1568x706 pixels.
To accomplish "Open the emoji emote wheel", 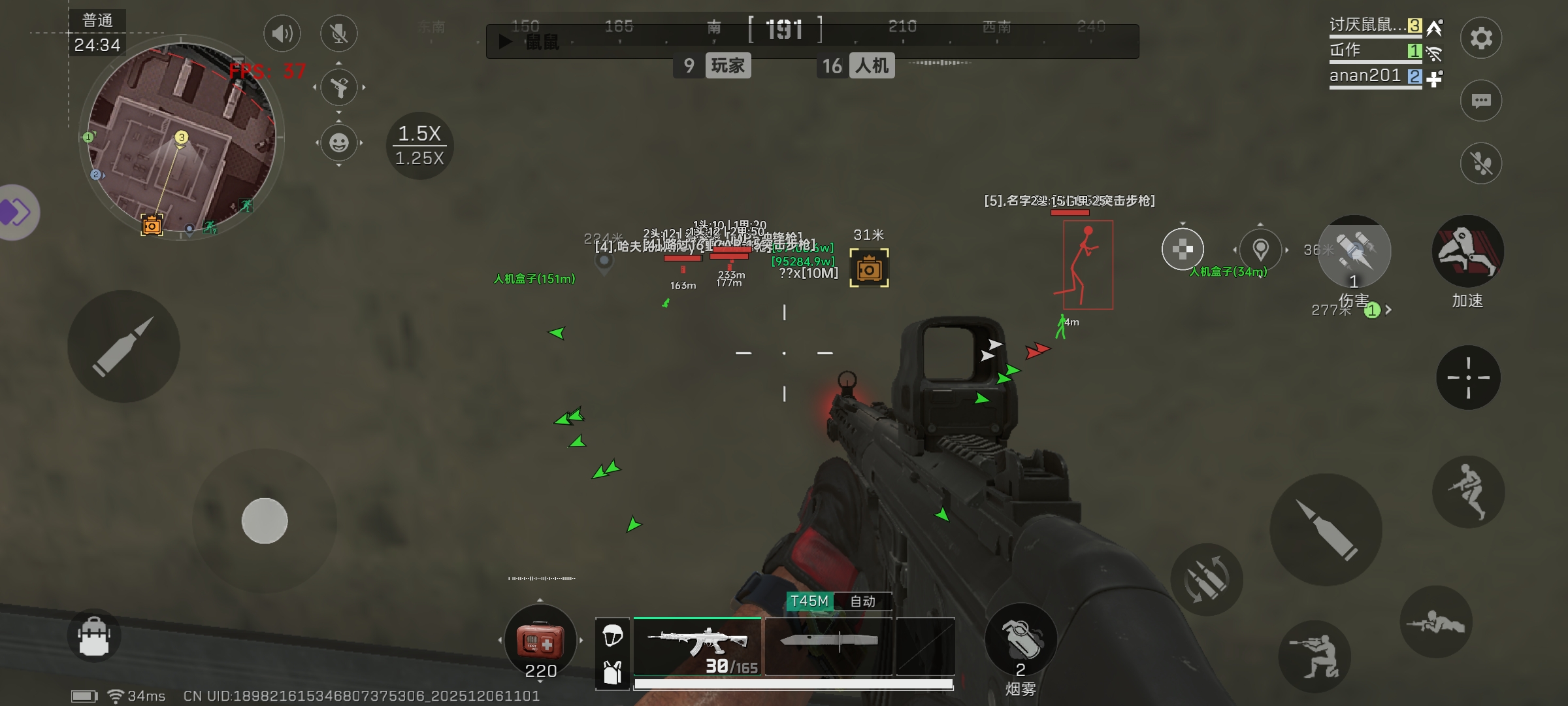I will coord(338,143).
